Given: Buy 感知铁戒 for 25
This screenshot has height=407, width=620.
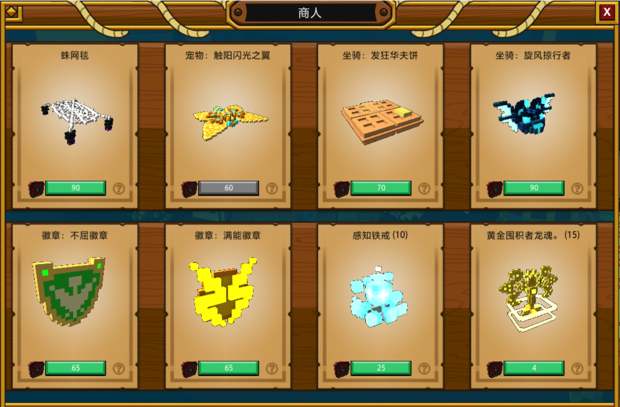Looking at the screenshot, I should tap(381, 368).
